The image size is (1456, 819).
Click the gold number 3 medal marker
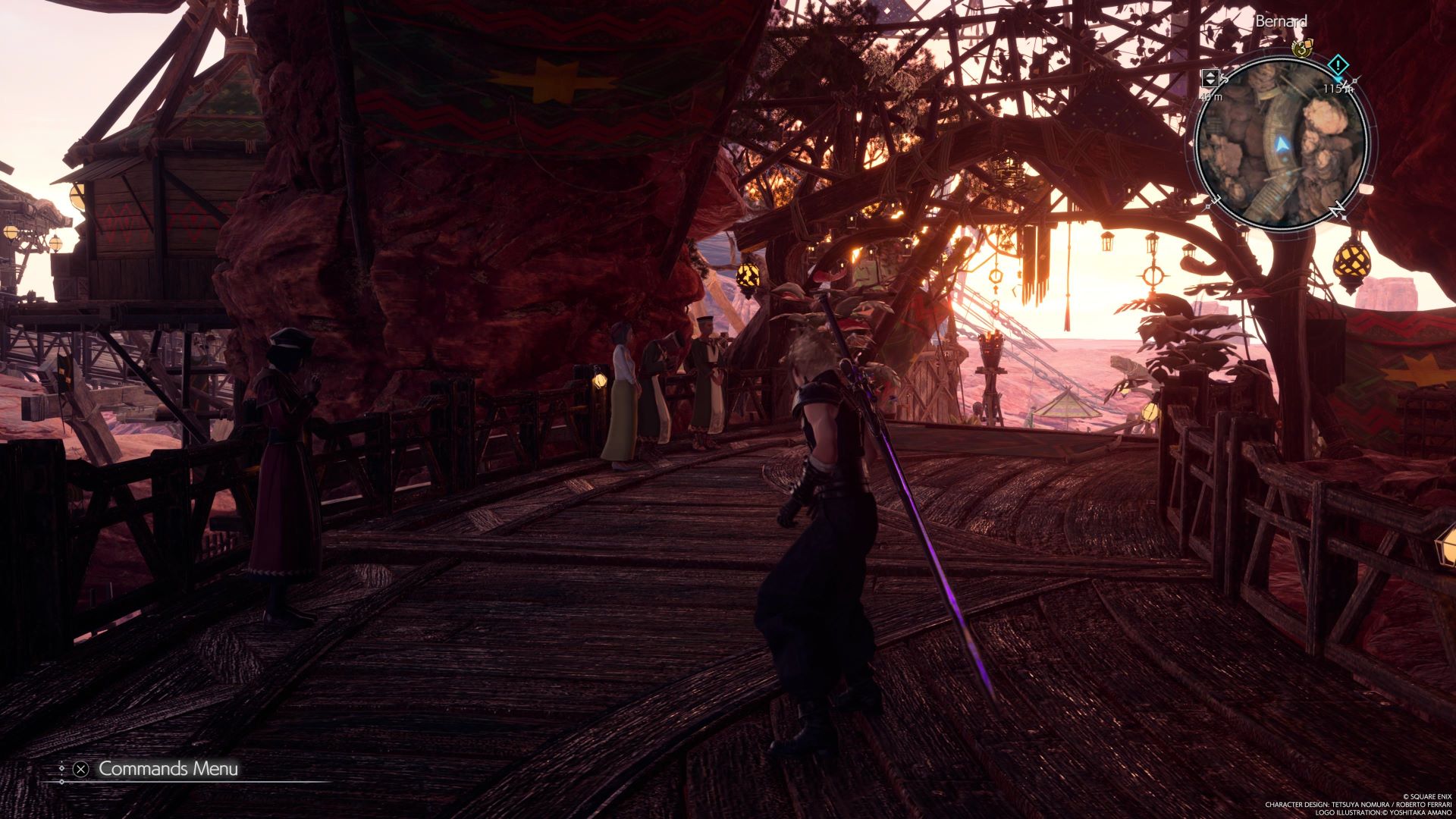click(1302, 49)
